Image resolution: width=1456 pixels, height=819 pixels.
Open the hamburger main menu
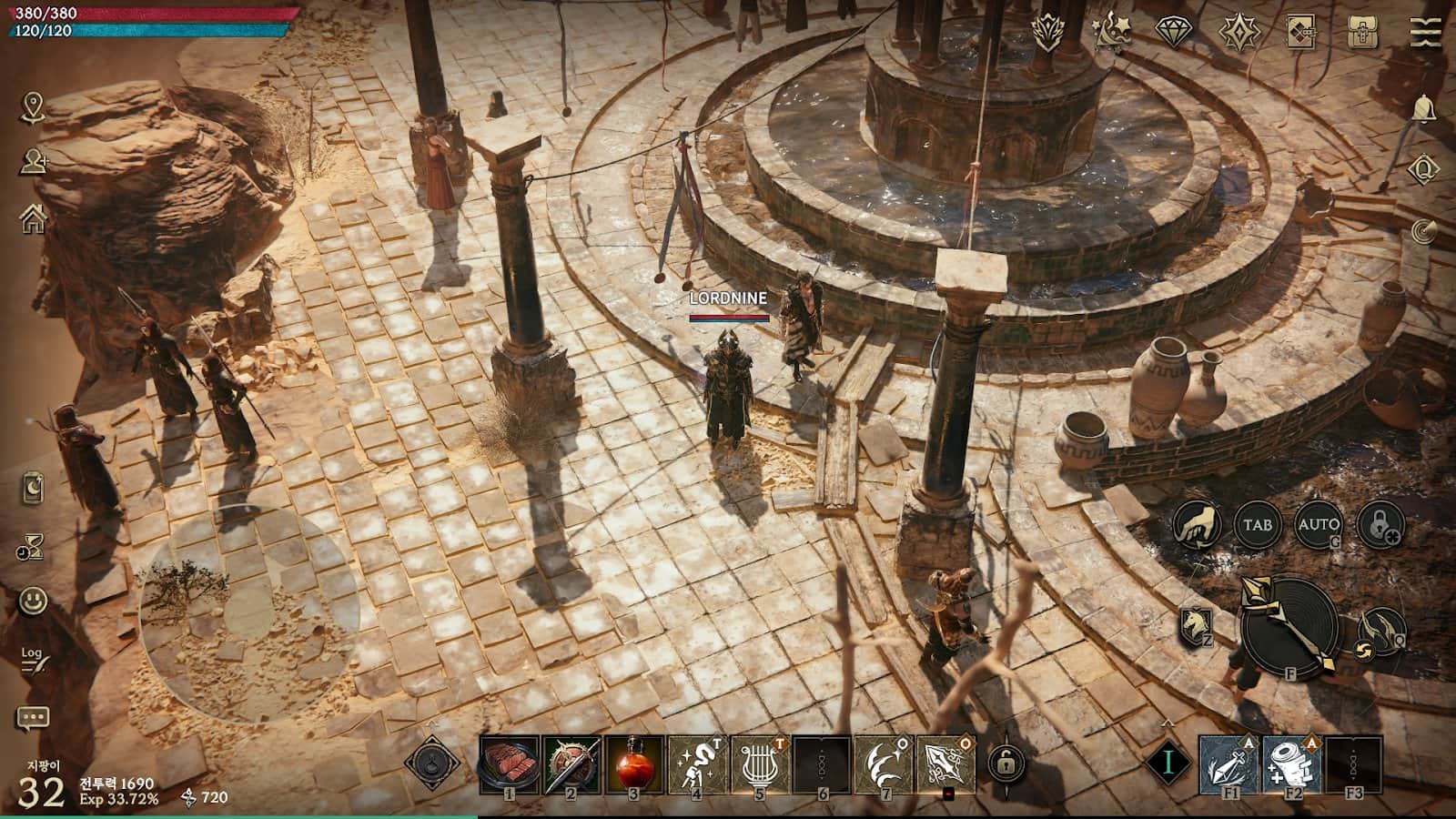point(1424,33)
